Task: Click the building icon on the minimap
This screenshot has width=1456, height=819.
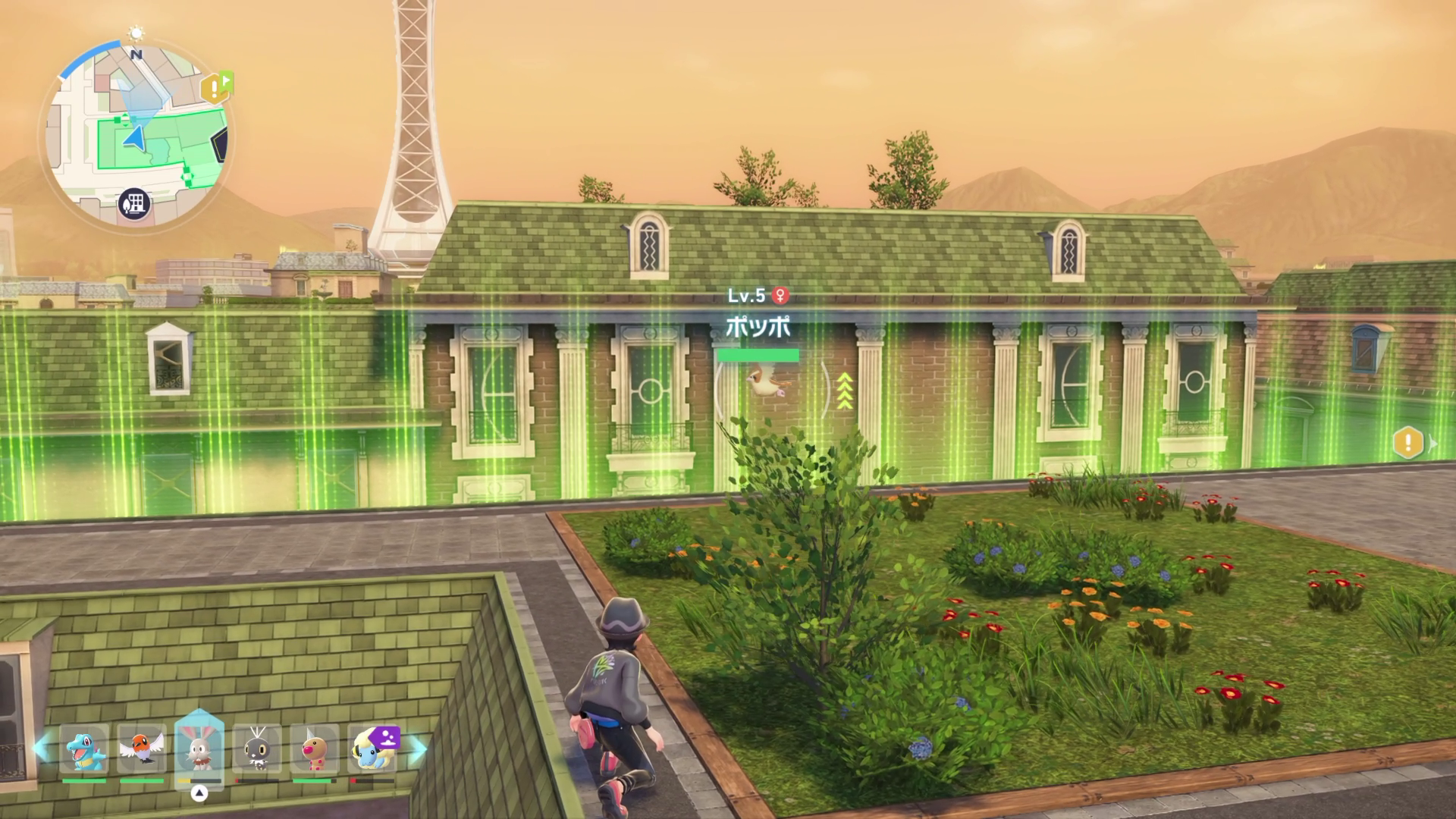Action: click(x=134, y=203)
